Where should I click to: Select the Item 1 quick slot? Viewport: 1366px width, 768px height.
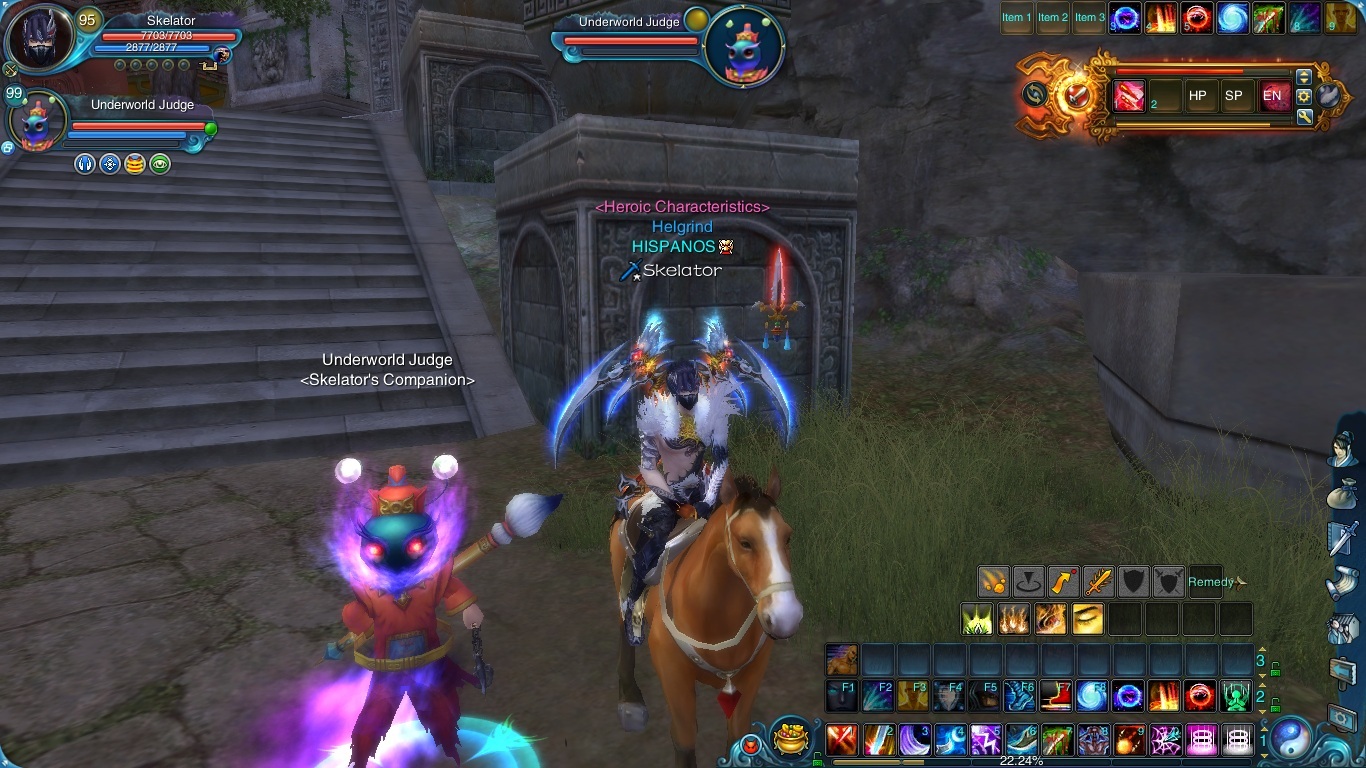pyautogui.click(x=1014, y=17)
